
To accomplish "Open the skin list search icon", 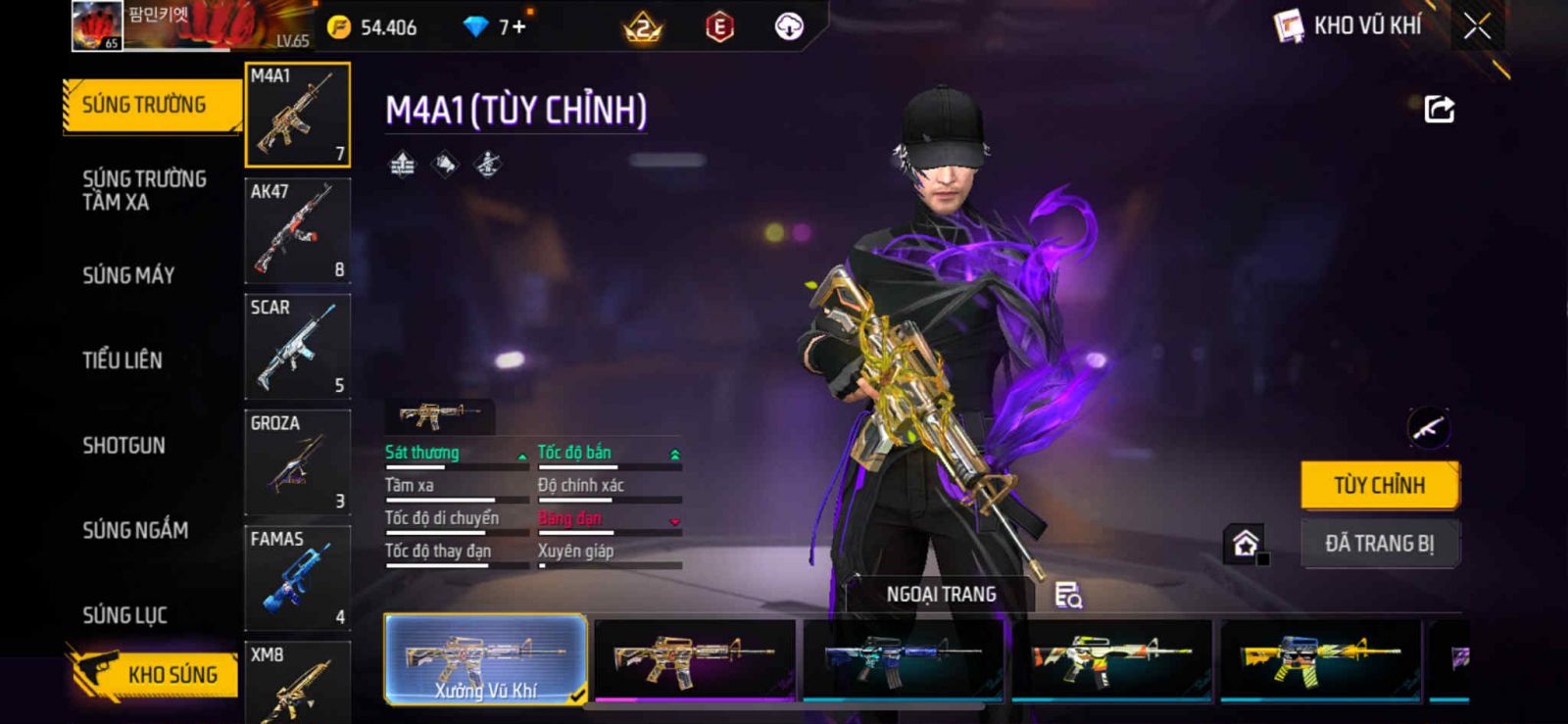I will (1067, 595).
